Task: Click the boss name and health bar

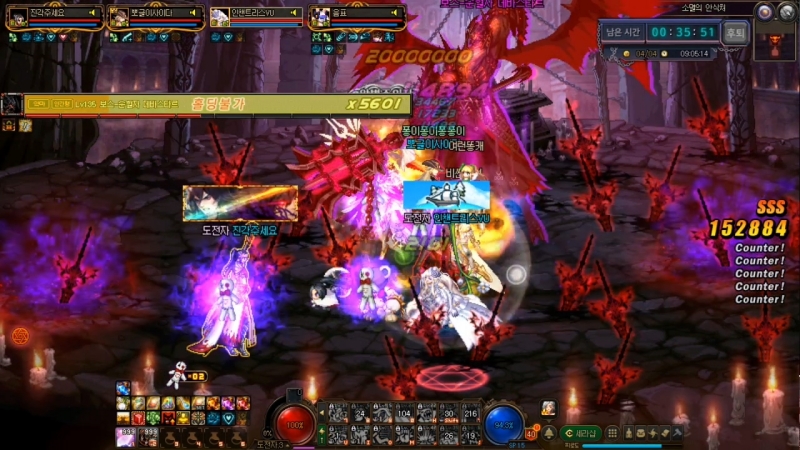Action: pyautogui.click(x=210, y=103)
